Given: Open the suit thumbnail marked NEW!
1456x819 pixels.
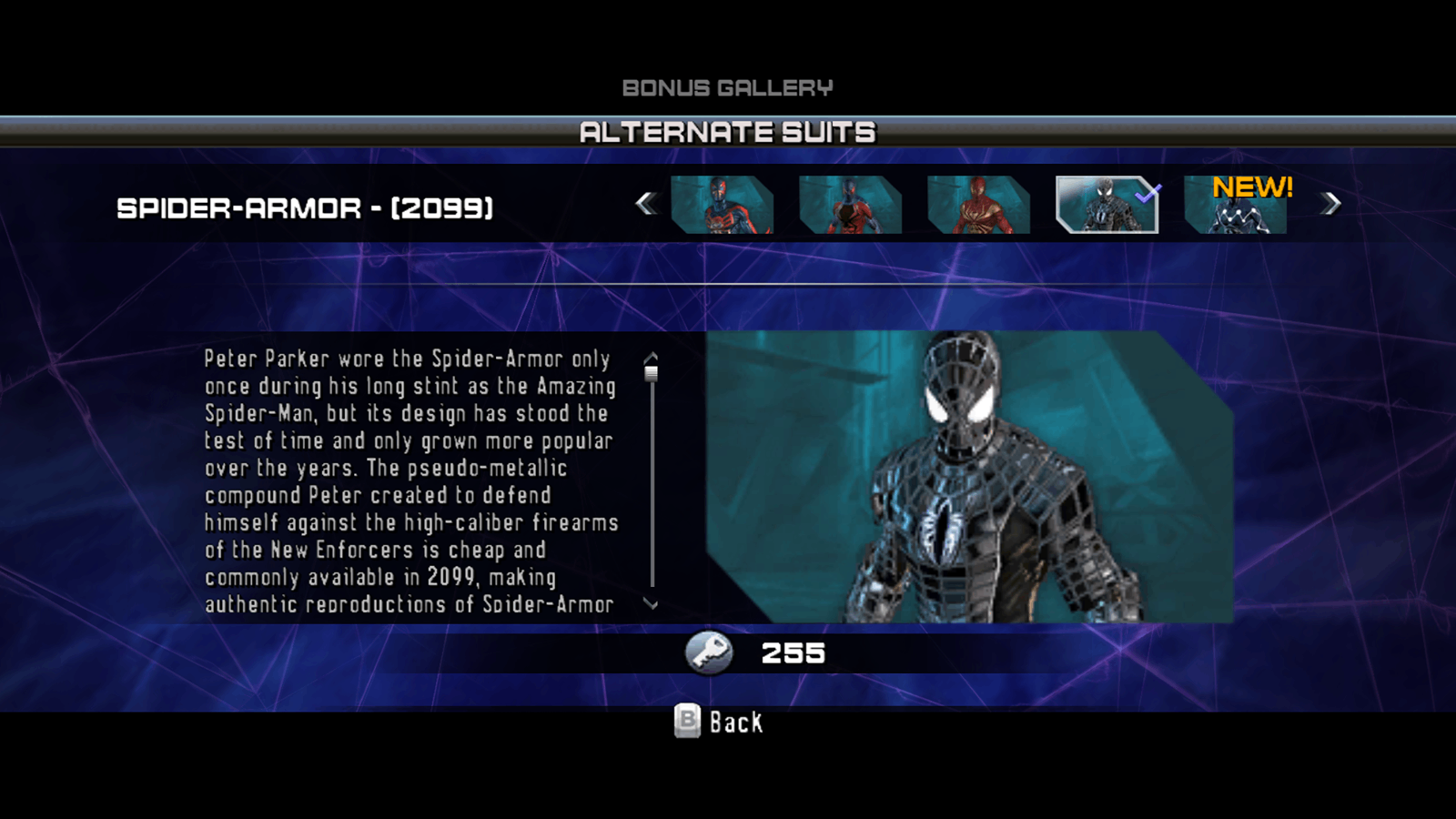Looking at the screenshot, I should click(x=1235, y=206).
